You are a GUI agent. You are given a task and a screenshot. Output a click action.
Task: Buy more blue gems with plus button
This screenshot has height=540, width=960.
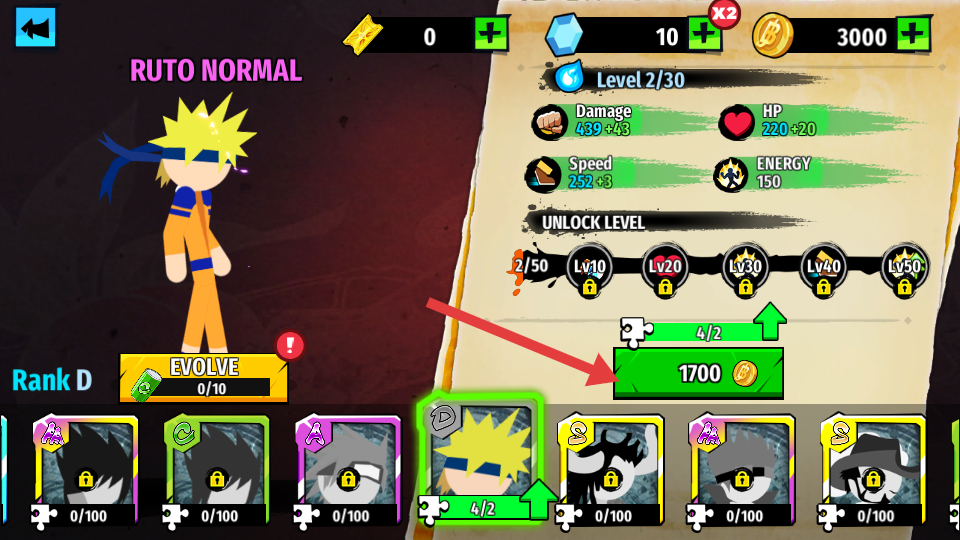pos(704,37)
